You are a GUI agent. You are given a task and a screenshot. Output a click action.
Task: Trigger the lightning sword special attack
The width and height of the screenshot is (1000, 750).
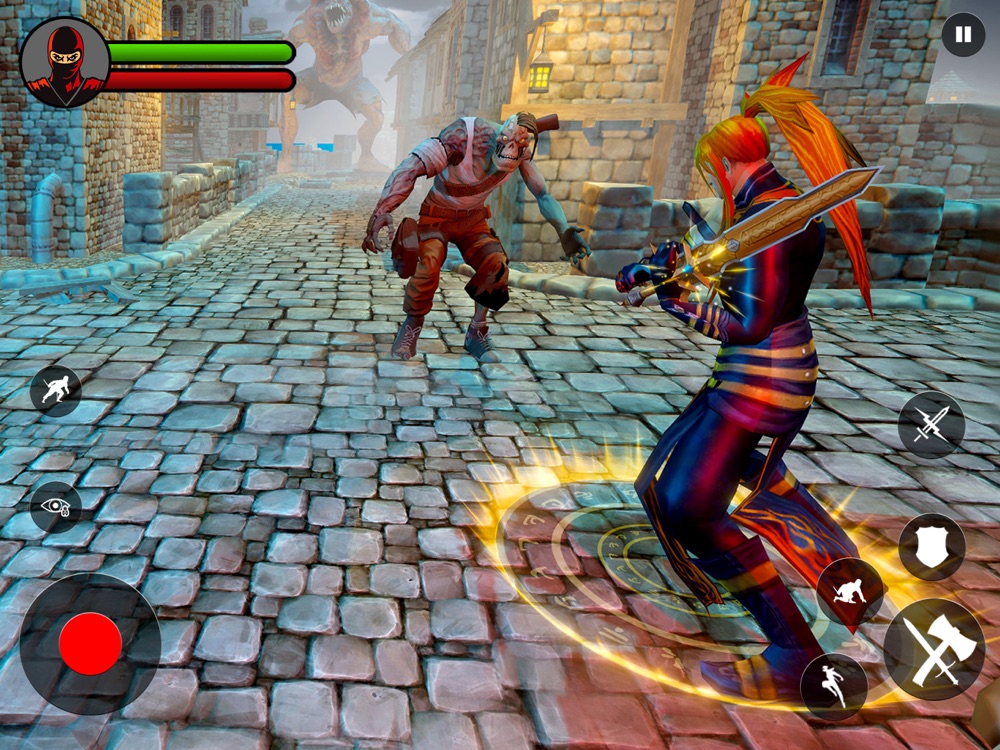point(931,425)
